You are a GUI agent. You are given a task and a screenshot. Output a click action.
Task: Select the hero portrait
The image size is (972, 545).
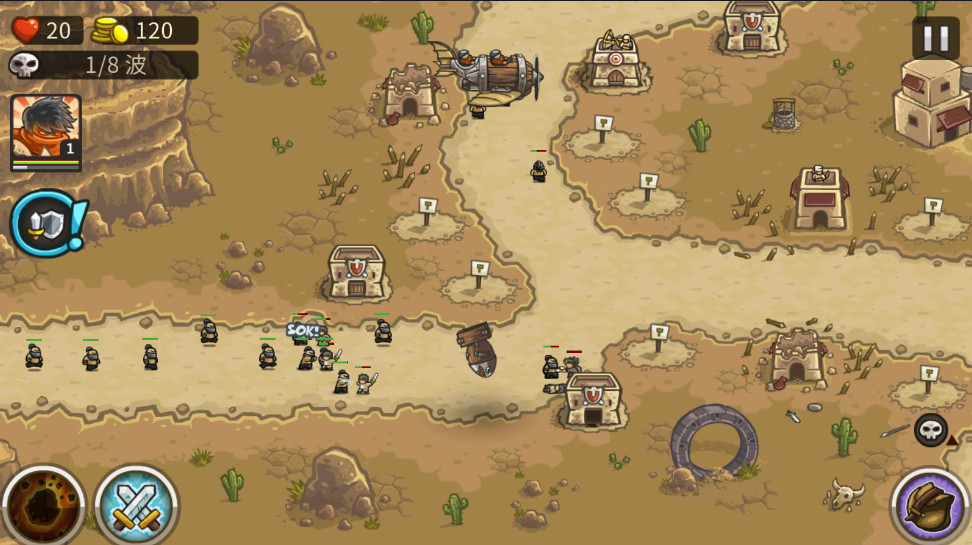[x=46, y=130]
